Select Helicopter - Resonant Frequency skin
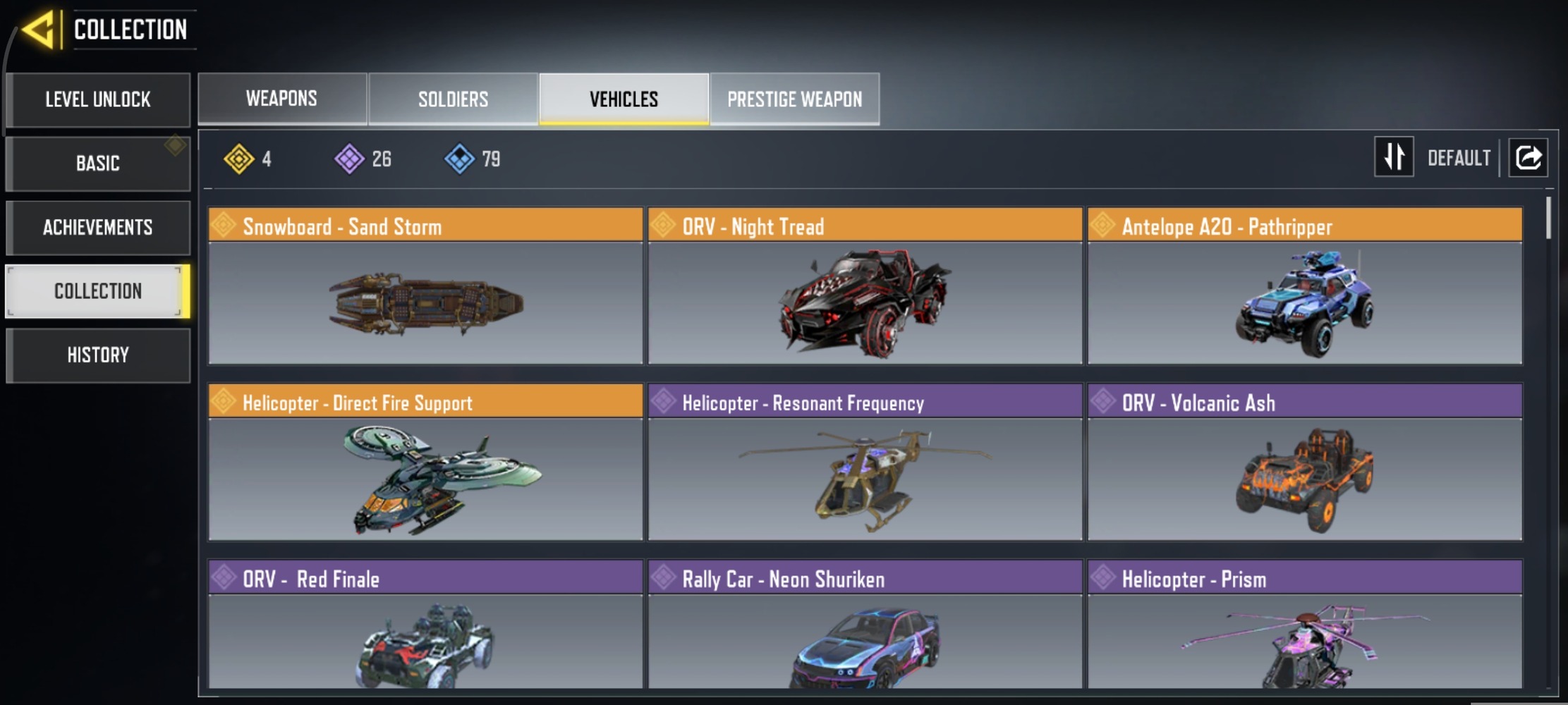 point(865,462)
